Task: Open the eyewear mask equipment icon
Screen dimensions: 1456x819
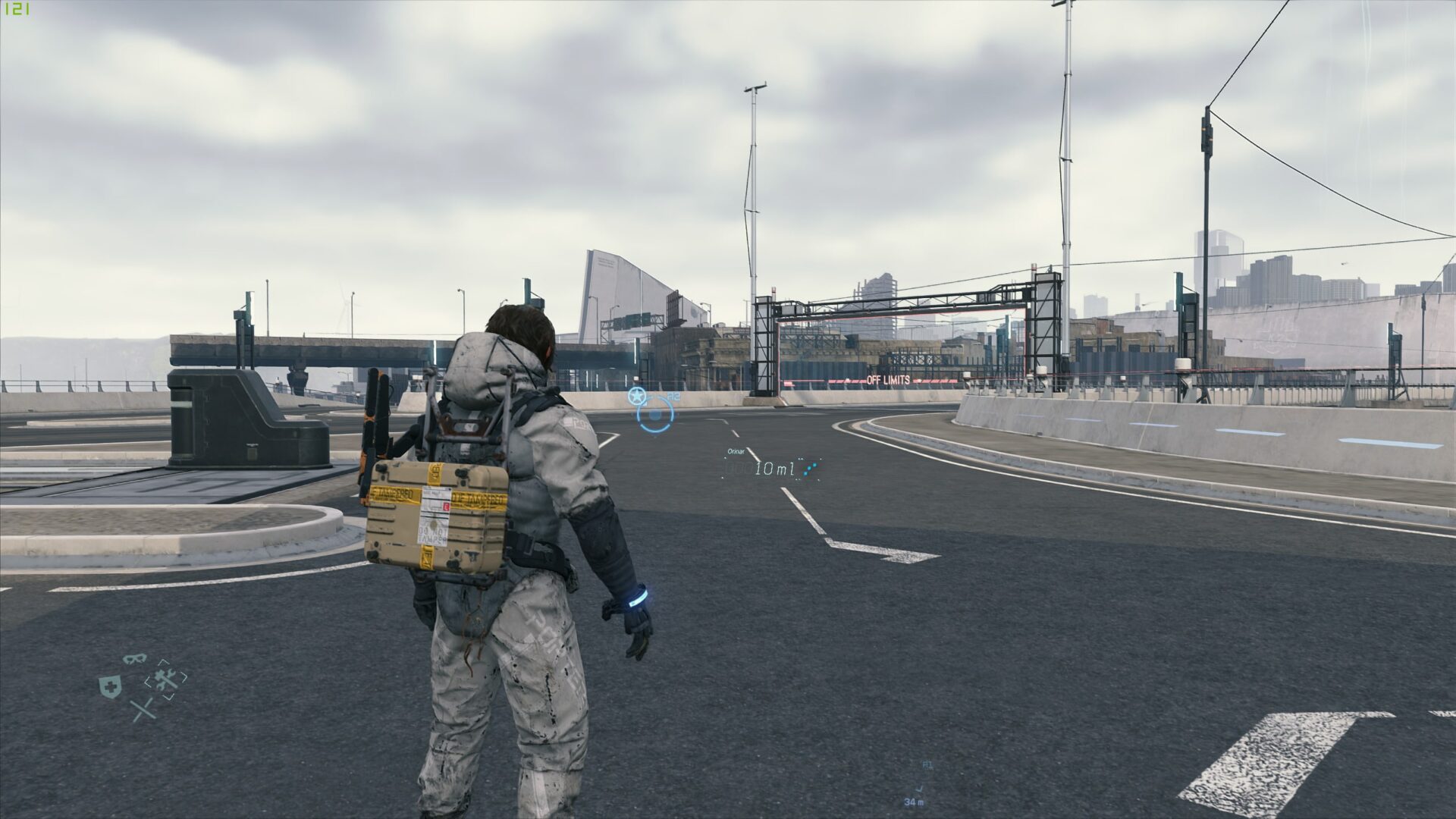Action: coord(135,658)
